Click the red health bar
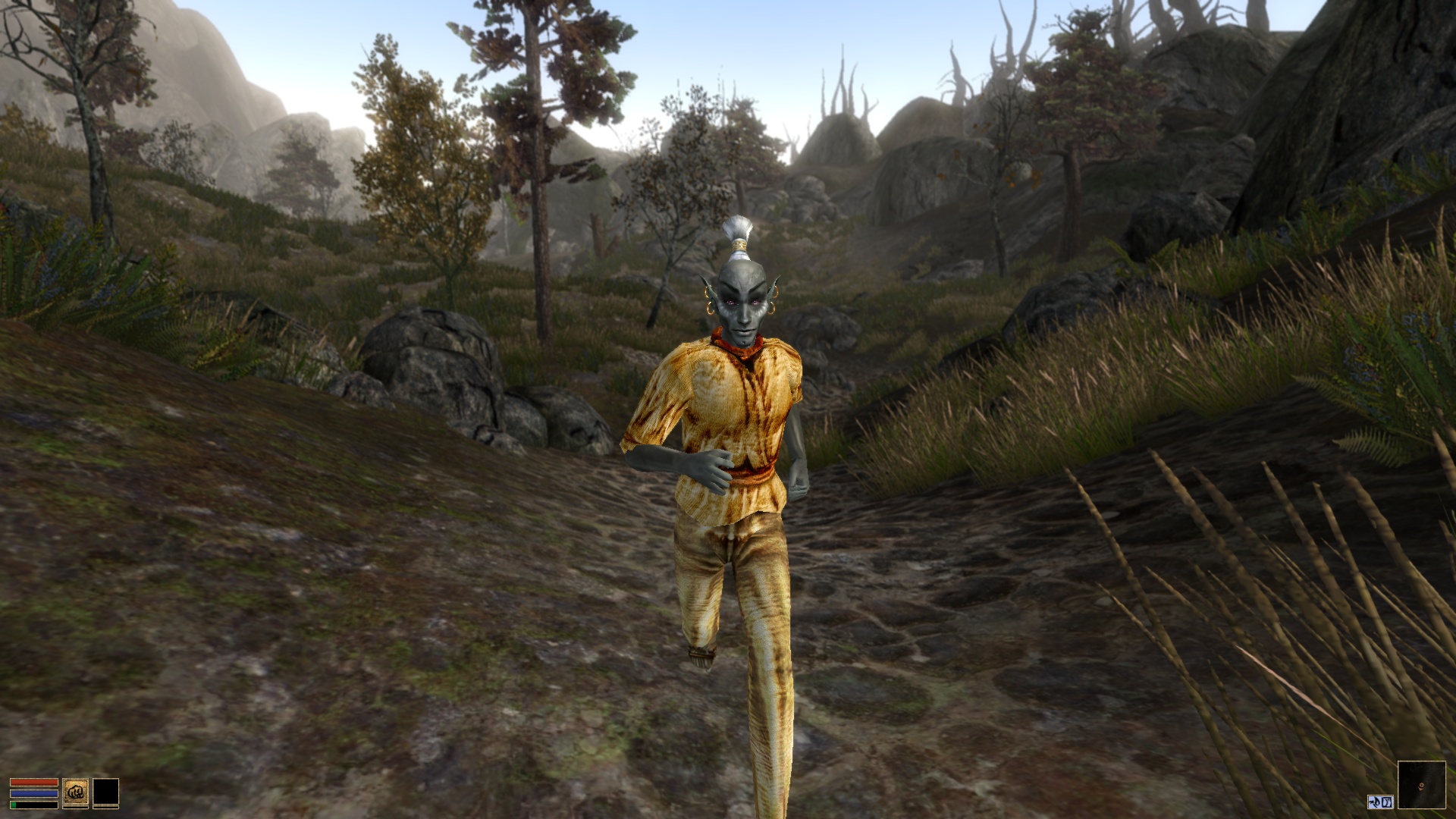 coord(34,782)
